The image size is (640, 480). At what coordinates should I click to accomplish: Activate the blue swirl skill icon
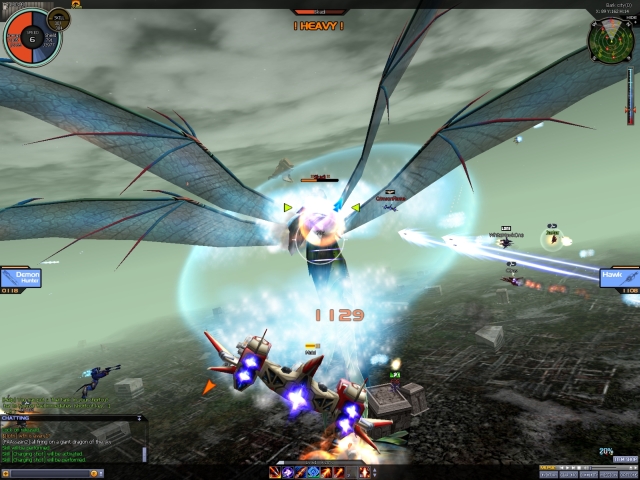286,472
